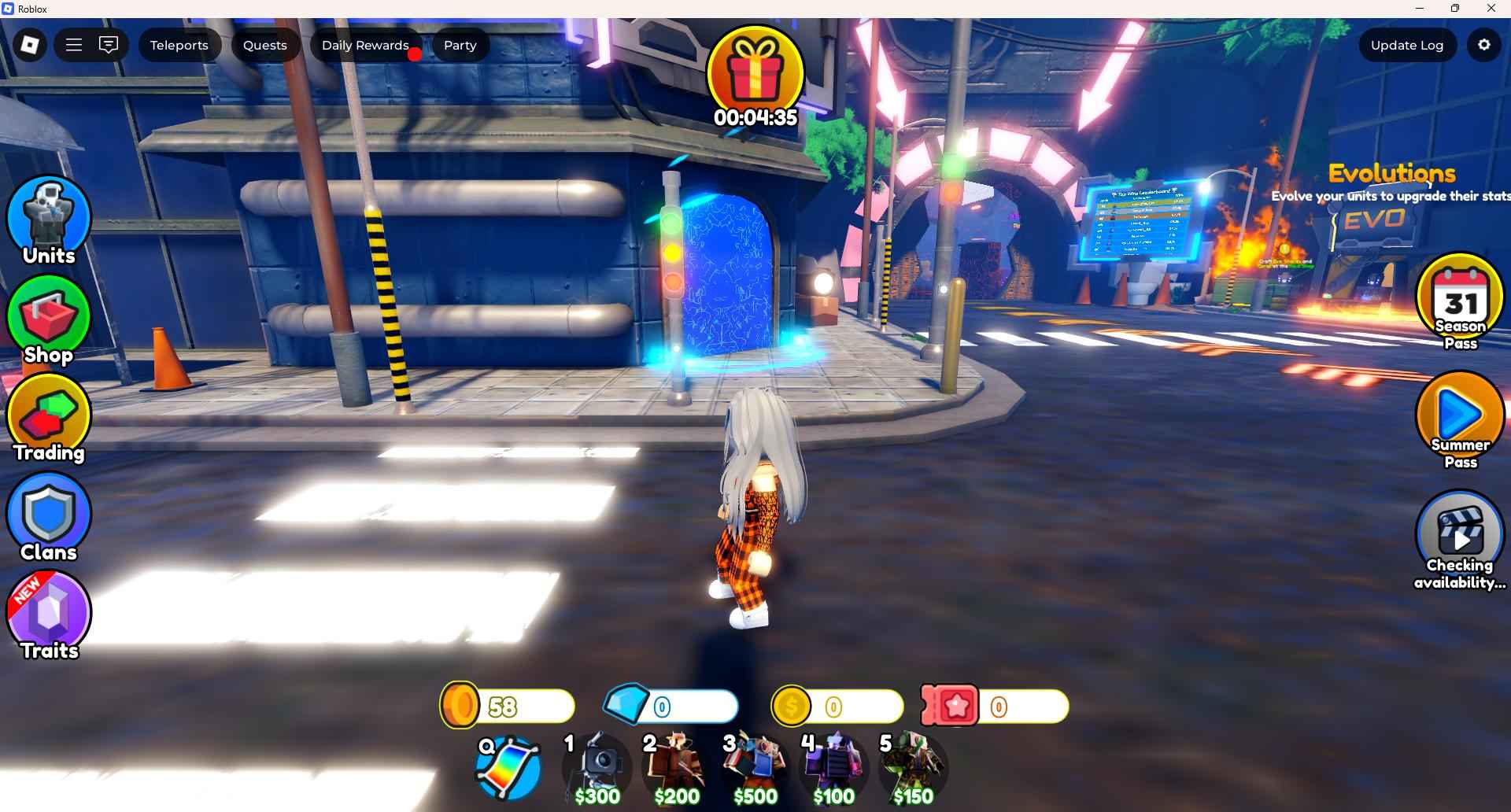This screenshot has width=1511, height=812.
Task: Check Daily Rewards notification
Action: click(364, 45)
